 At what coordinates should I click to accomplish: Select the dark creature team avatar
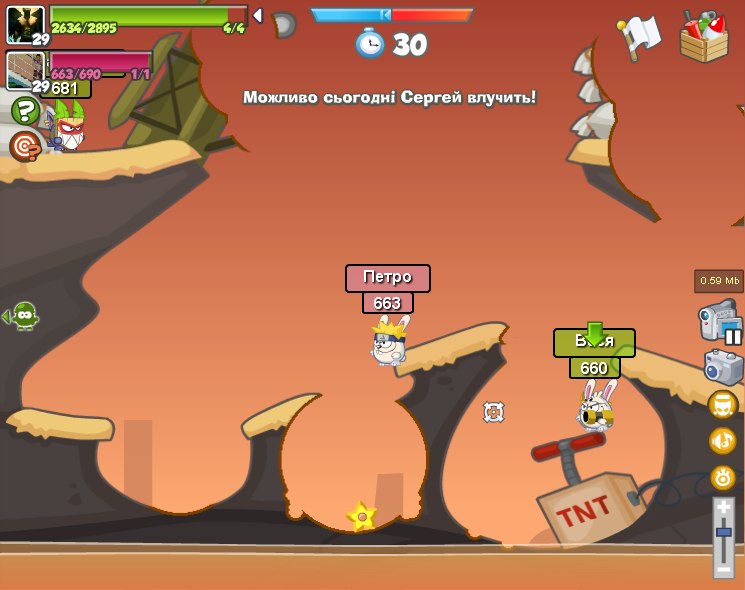pos(25,25)
